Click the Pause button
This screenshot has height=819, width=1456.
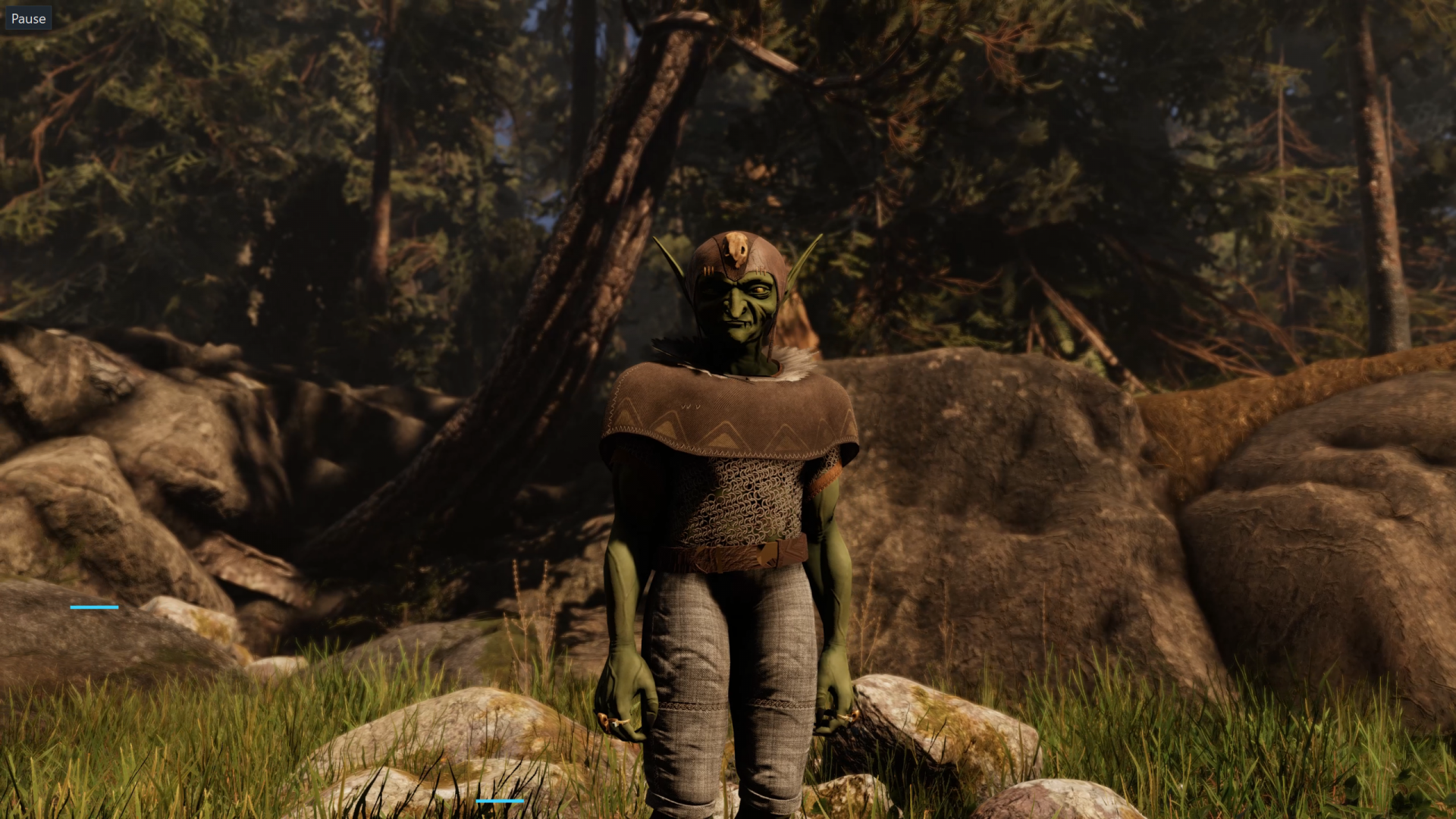[28, 19]
